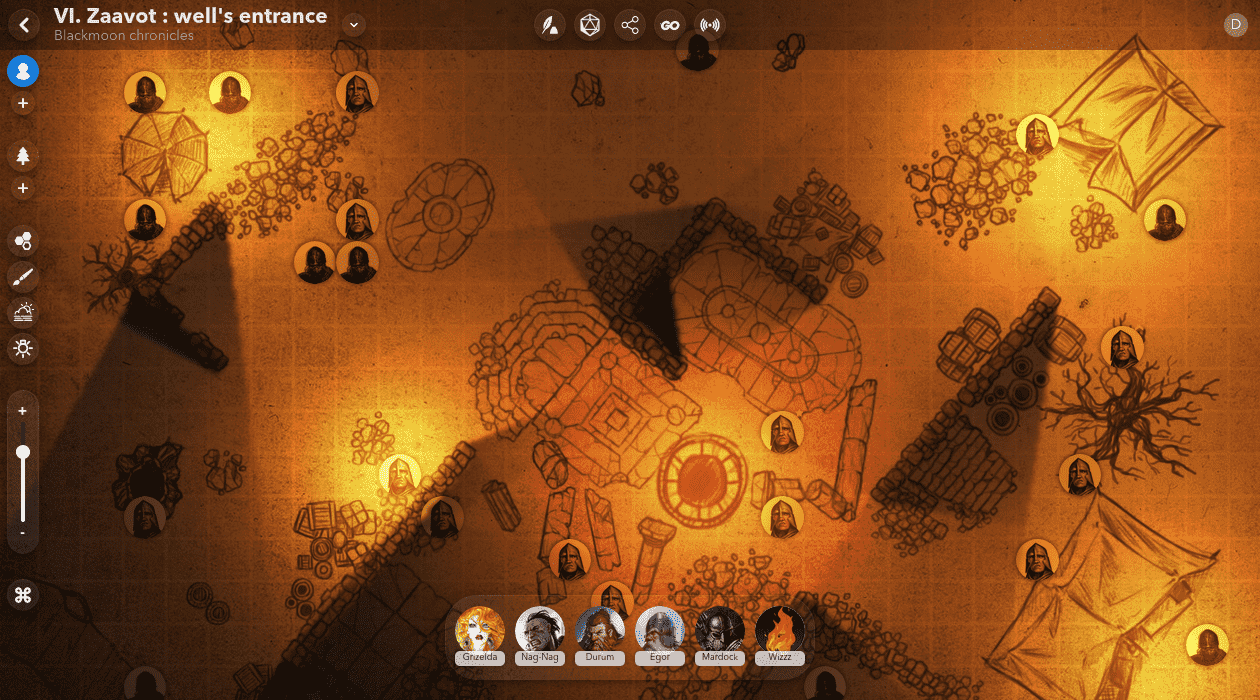Viewport: 1260px width, 700px height.
Task: Activate the broadcast signal icon
Action: [x=710, y=26]
